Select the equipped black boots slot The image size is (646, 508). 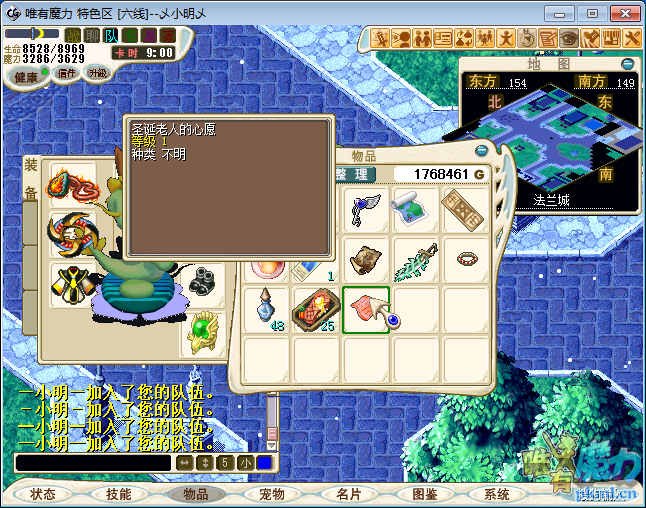click(204, 282)
